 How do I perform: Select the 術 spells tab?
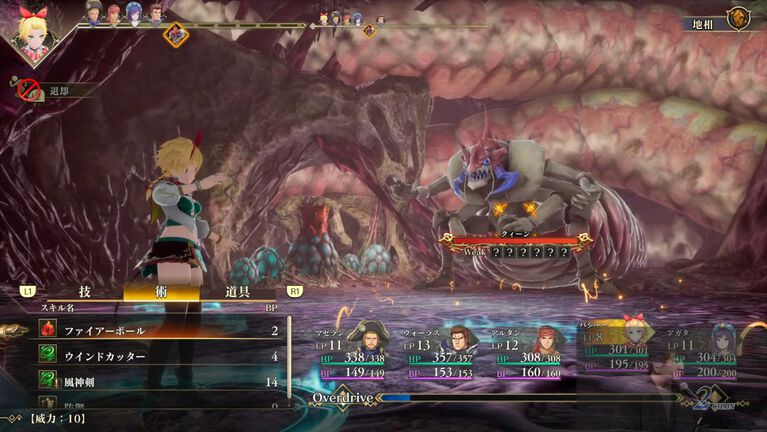click(x=161, y=291)
